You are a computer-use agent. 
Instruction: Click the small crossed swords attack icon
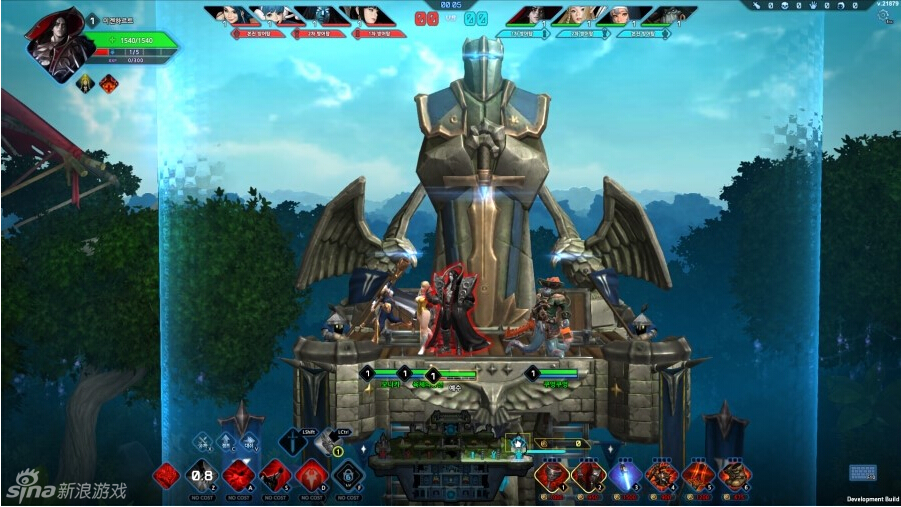(x=203, y=443)
